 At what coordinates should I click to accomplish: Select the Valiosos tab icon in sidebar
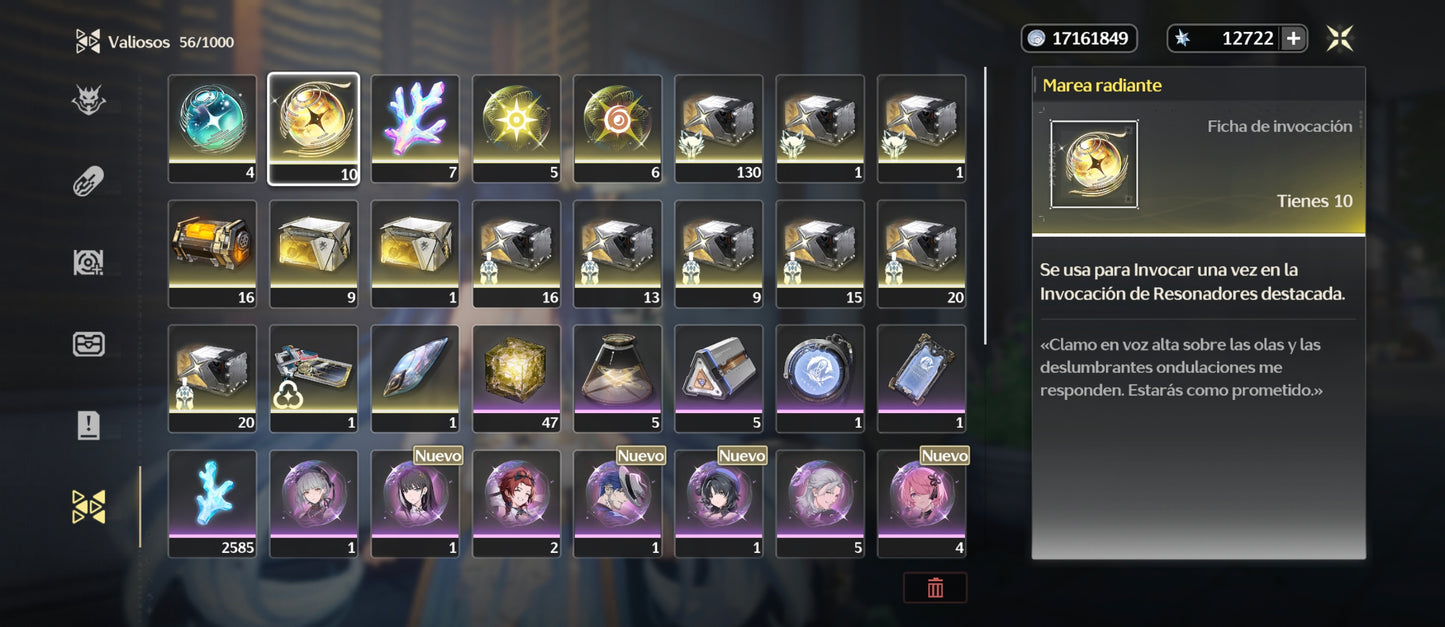tap(89, 506)
